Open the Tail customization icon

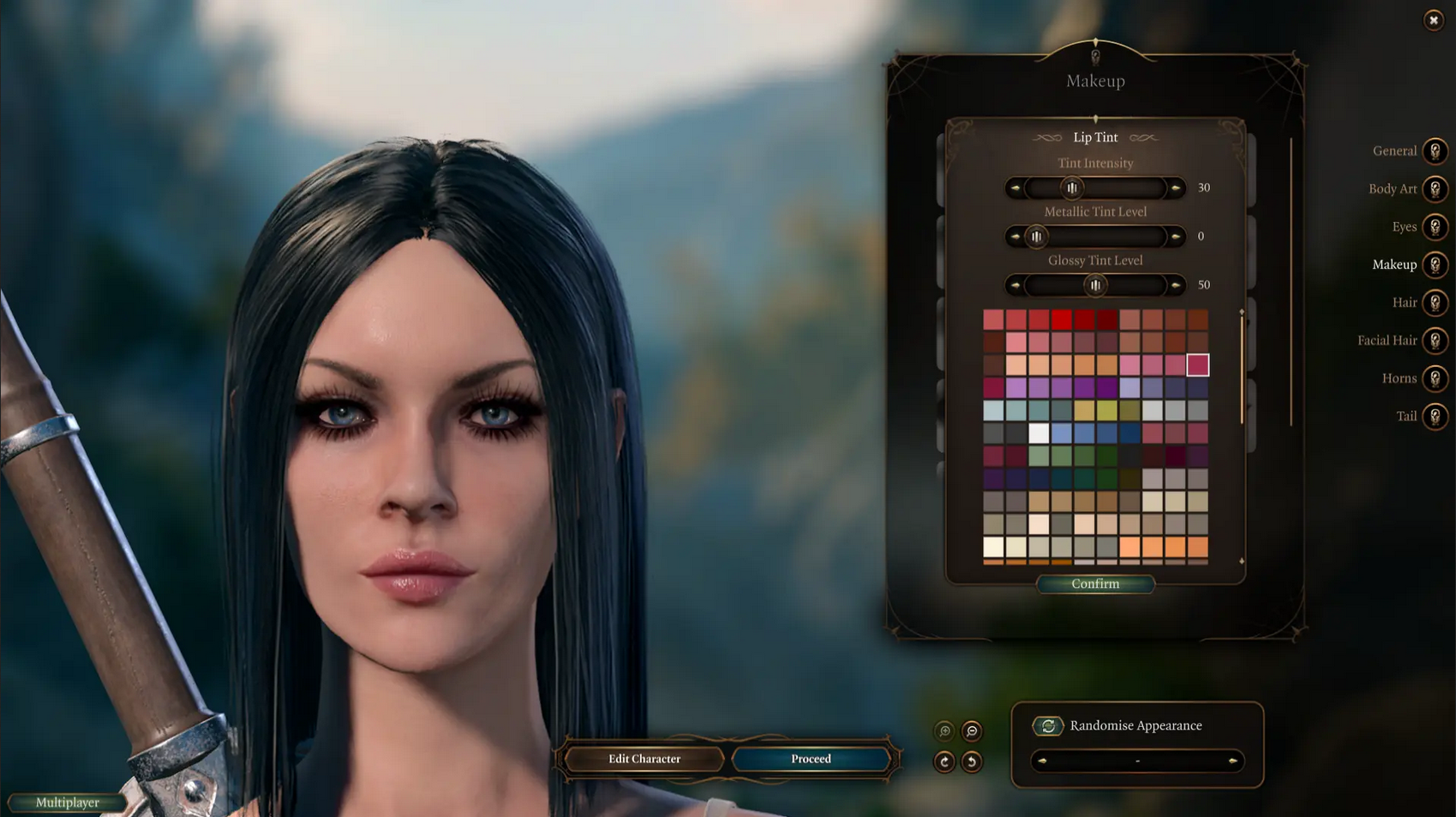pyautogui.click(x=1433, y=417)
